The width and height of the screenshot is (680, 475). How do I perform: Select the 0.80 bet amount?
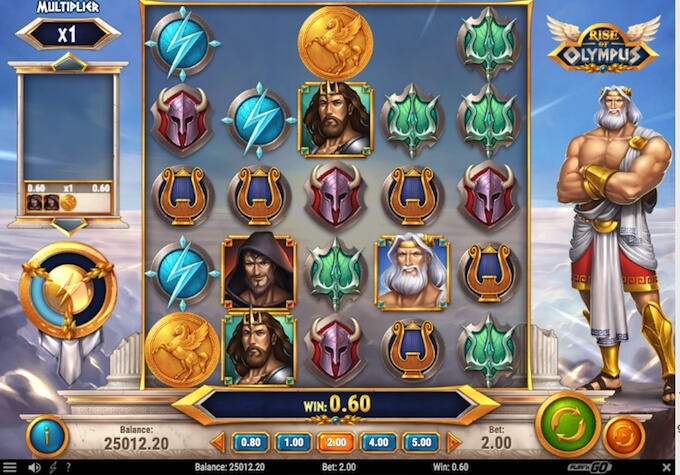pos(250,441)
